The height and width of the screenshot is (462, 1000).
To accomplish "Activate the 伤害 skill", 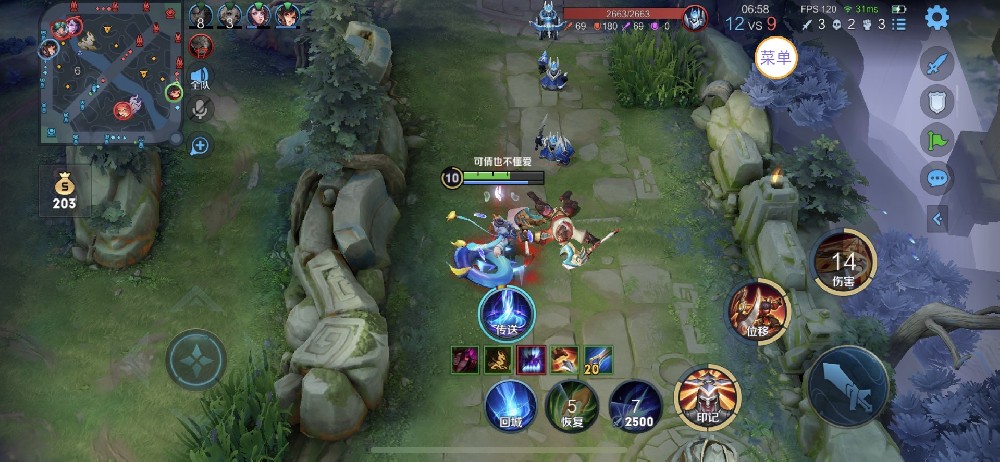I will pyautogui.click(x=843, y=263).
